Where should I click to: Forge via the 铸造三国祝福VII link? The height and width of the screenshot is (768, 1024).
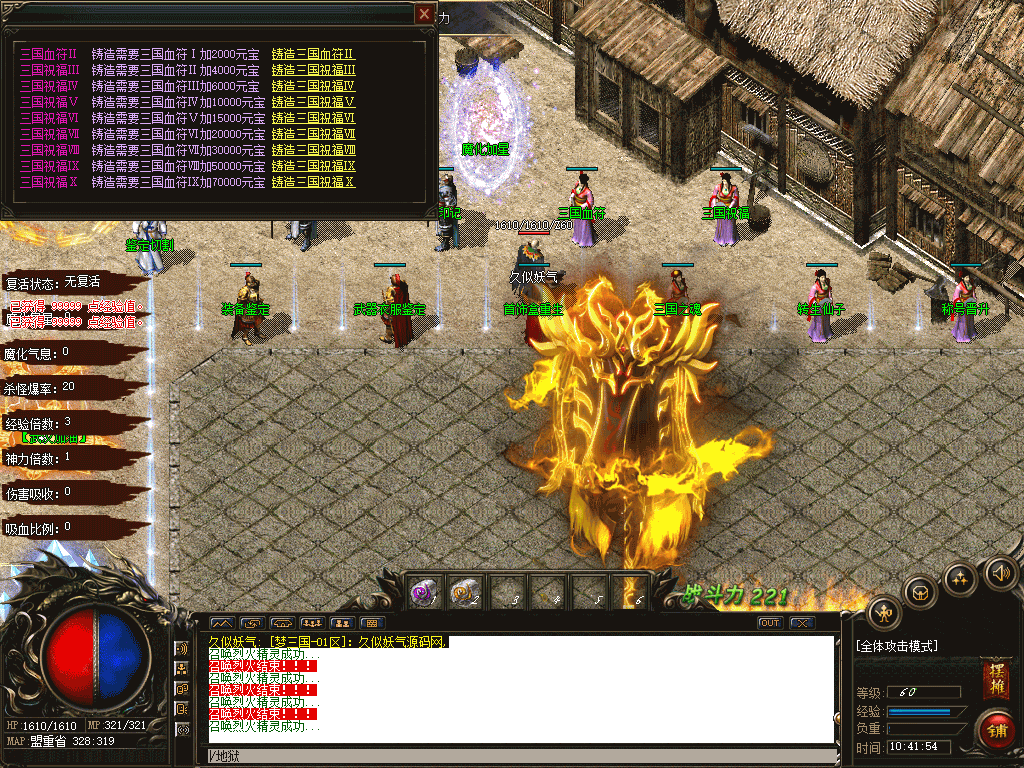coord(313,134)
